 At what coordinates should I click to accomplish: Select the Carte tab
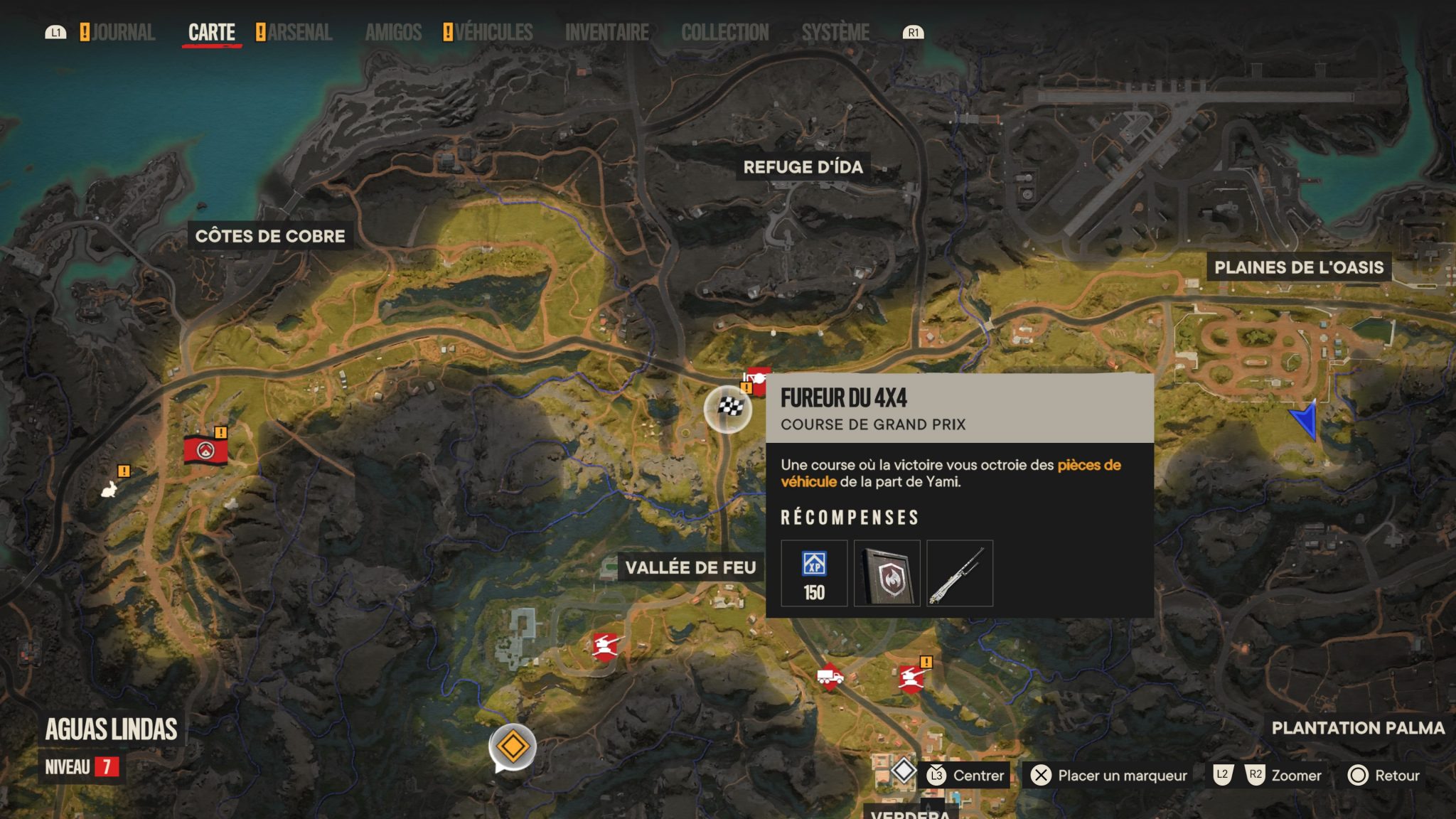click(x=211, y=33)
